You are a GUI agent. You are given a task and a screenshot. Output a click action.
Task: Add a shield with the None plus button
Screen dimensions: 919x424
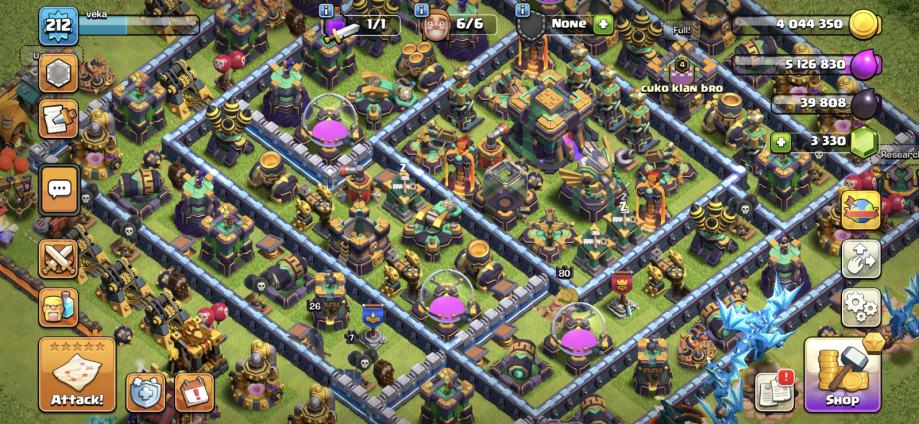[x=602, y=23]
